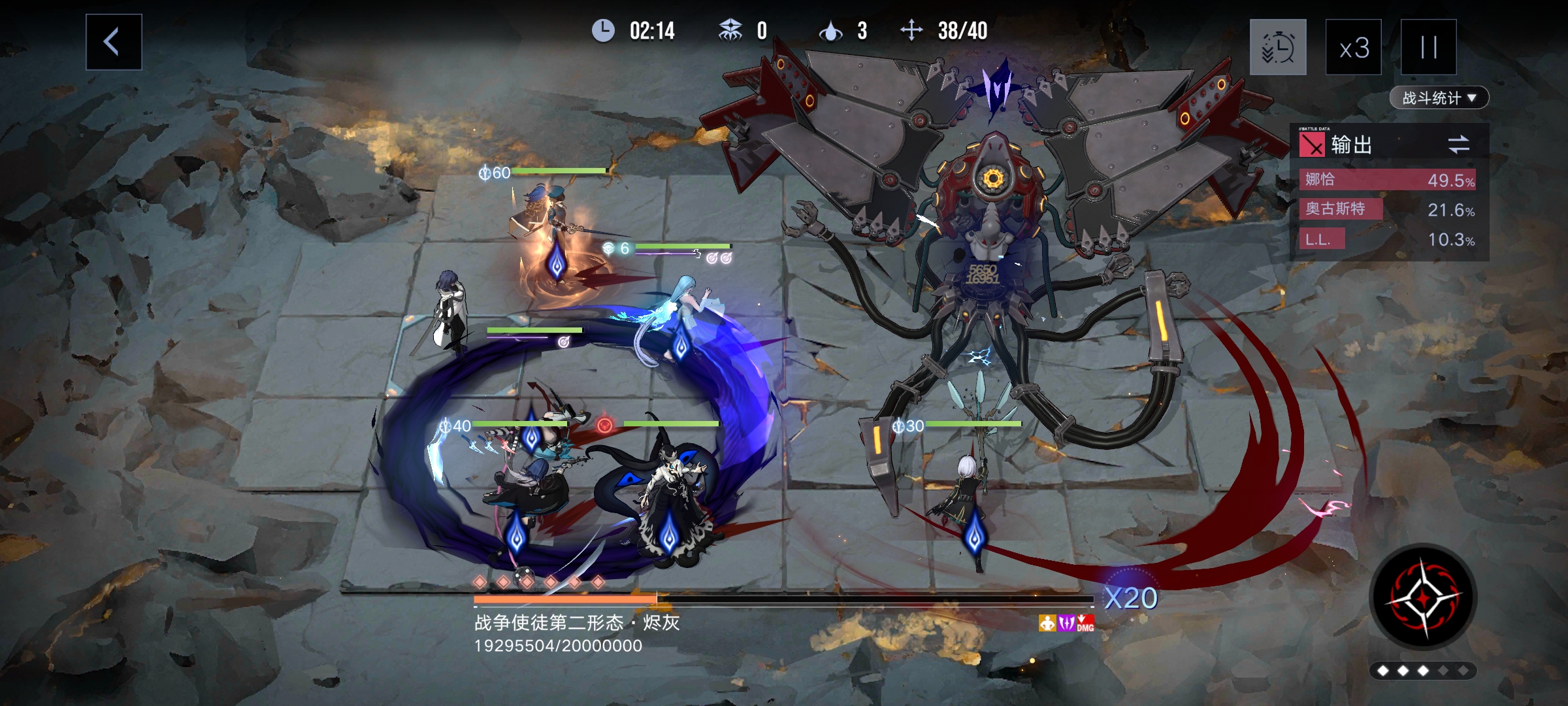The height and width of the screenshot is (706, 1568).
Task: Click the battle timer clock icon
Action: click(x=604, y=29)
